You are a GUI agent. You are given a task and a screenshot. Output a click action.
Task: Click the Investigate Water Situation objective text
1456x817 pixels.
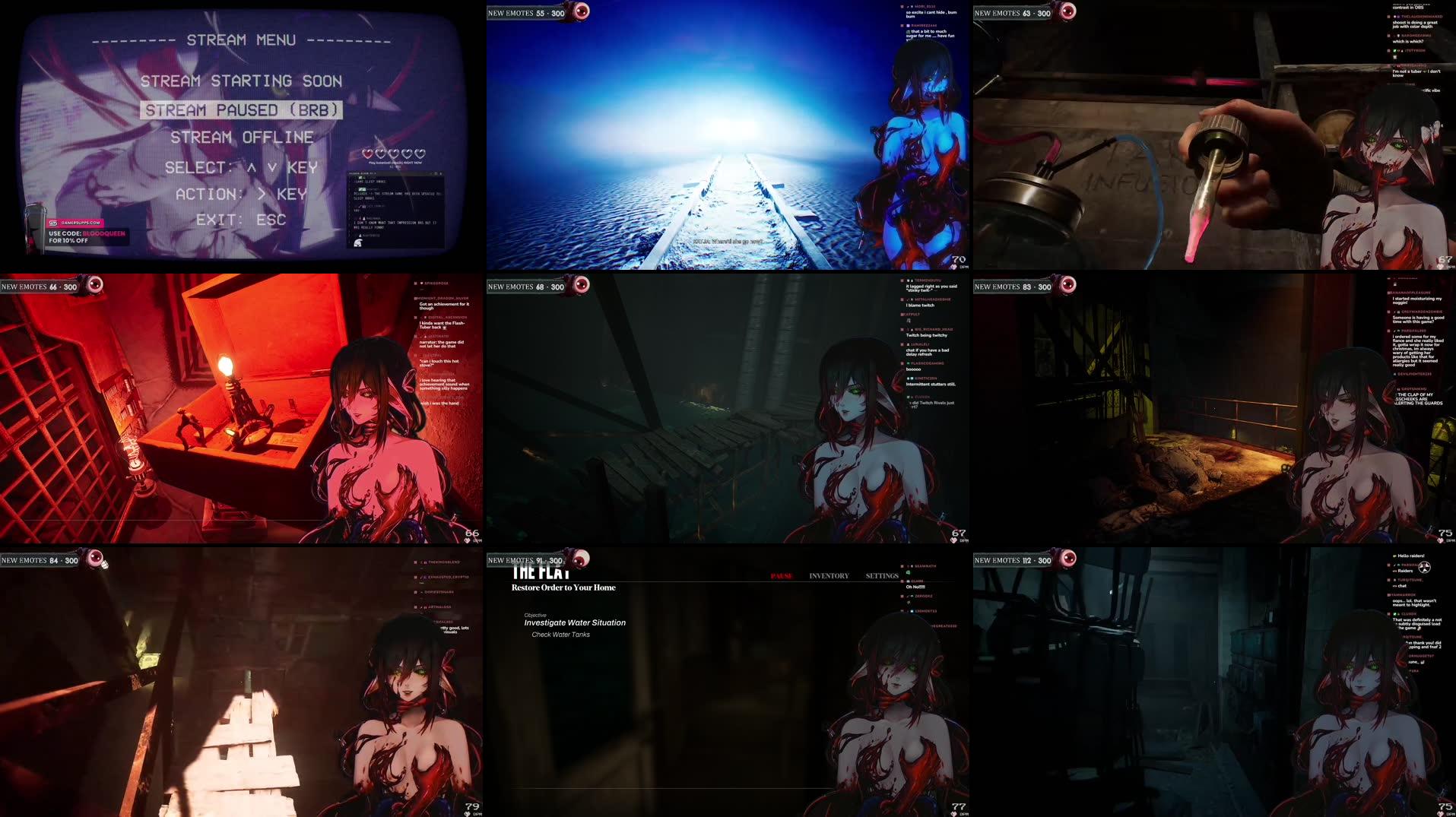575,622
